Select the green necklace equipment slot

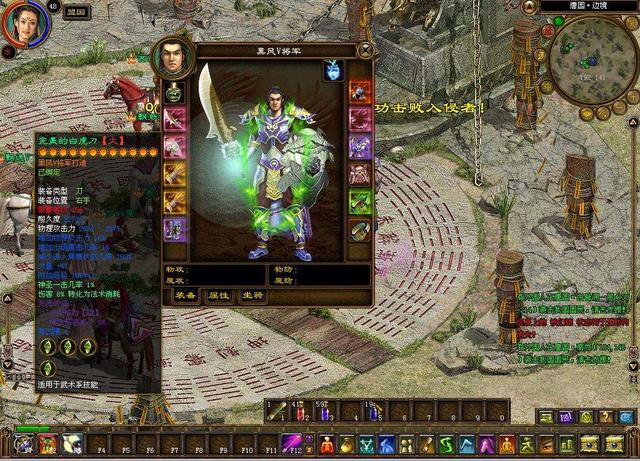click(x=175, y=95)
